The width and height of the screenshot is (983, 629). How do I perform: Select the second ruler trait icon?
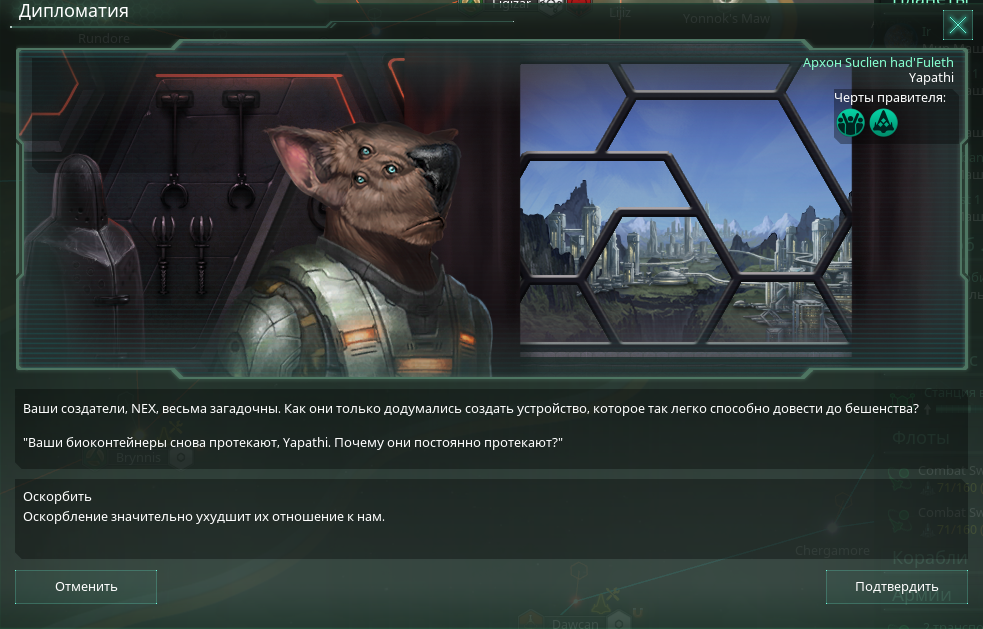point(883,123)
